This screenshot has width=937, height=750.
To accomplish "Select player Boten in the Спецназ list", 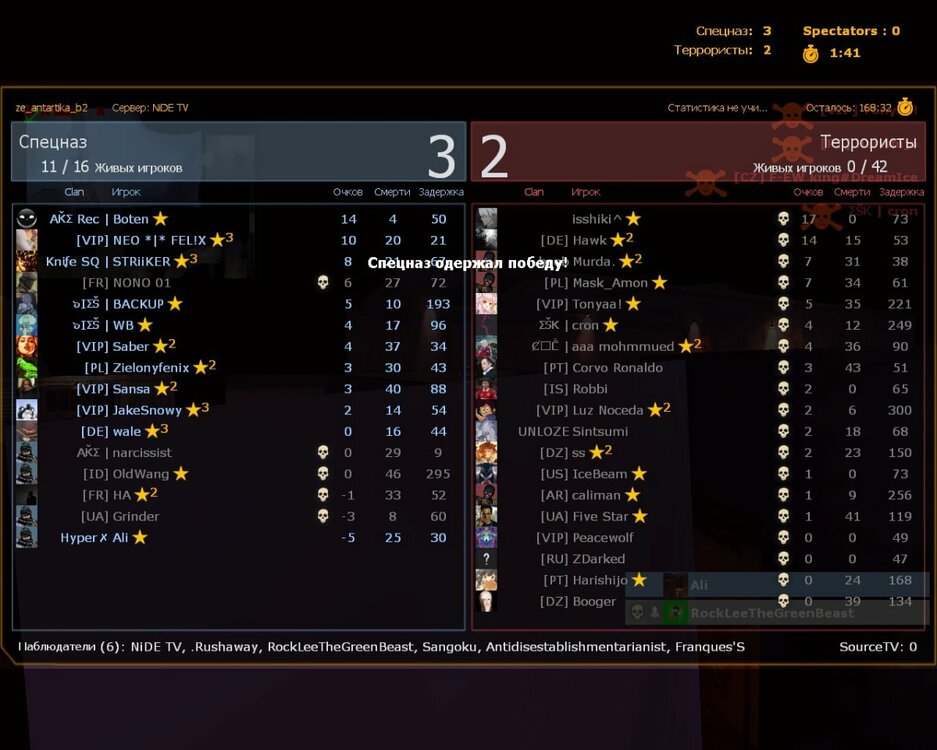I will click(130, 219).
